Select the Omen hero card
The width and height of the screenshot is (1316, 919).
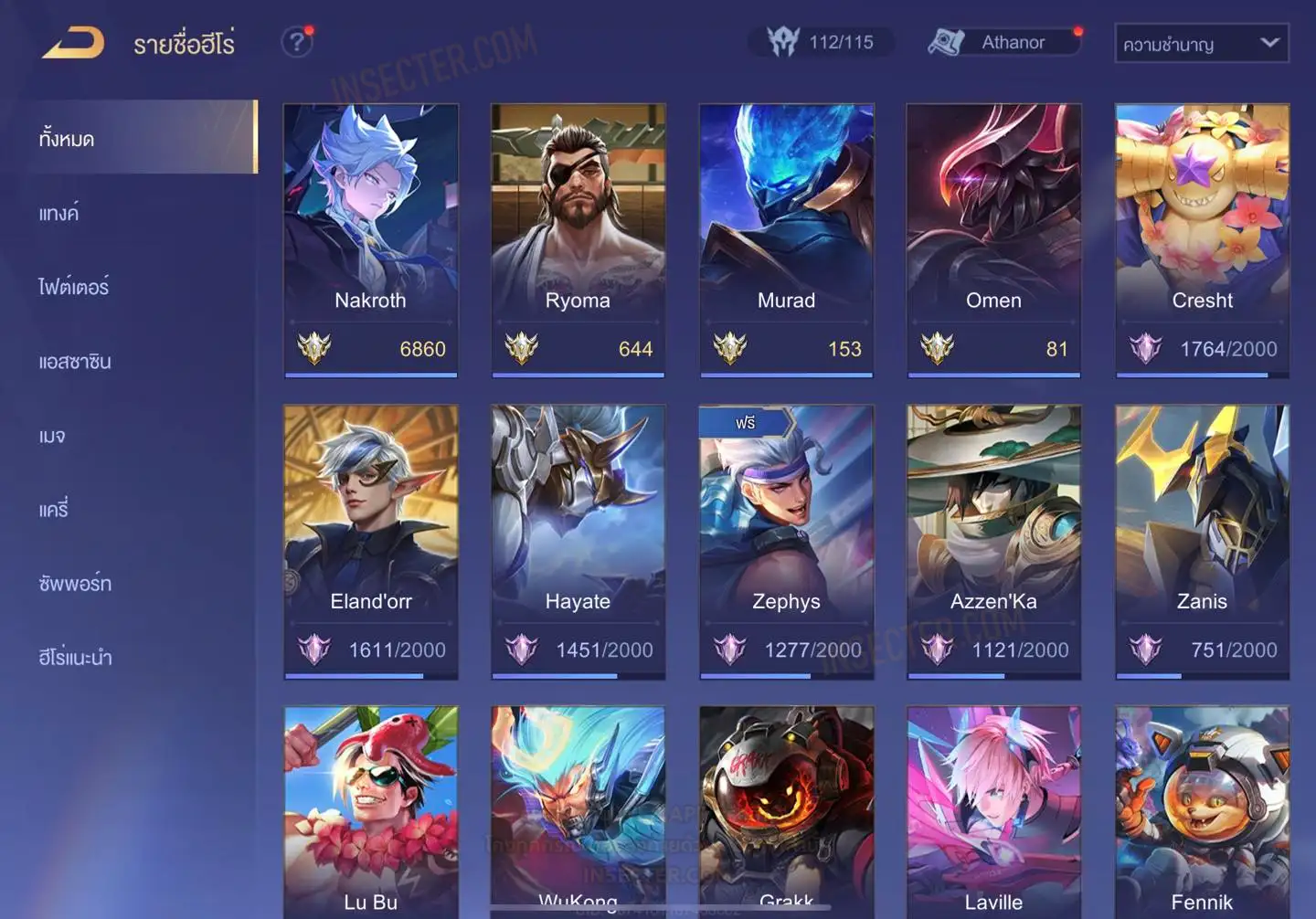pos(993,239)
